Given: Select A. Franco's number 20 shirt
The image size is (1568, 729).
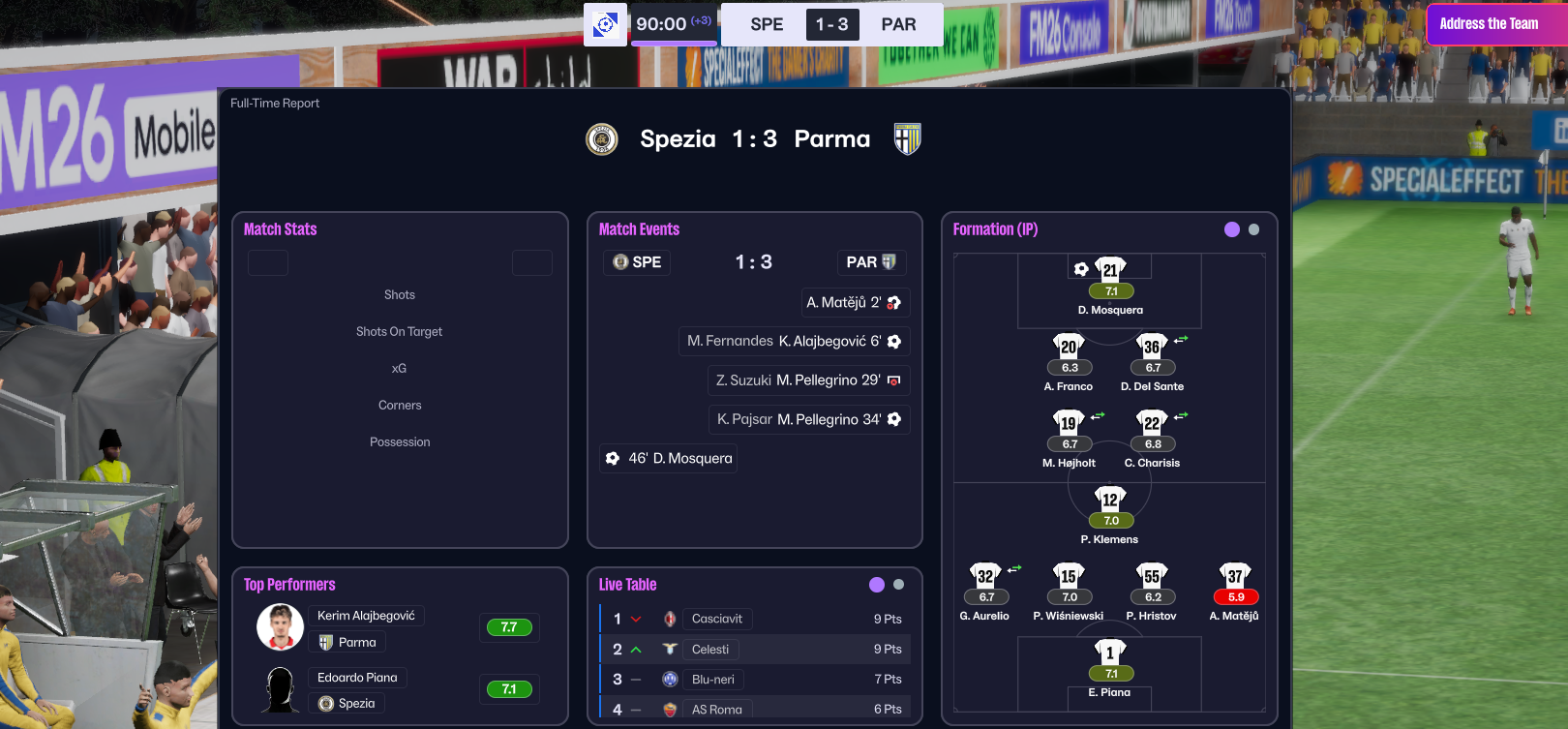Looking at the screenshot, I should (x=1069, y=347).
